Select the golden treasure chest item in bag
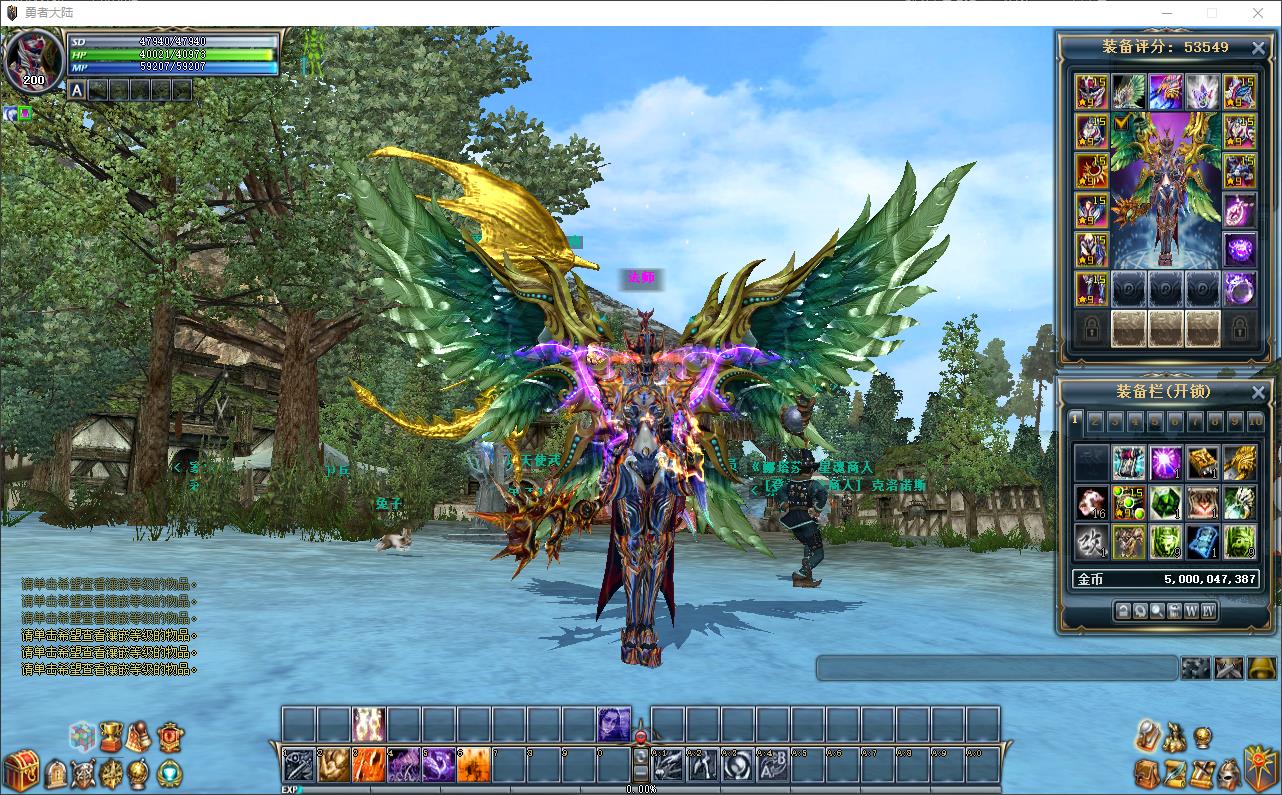 pos(1203,463)
